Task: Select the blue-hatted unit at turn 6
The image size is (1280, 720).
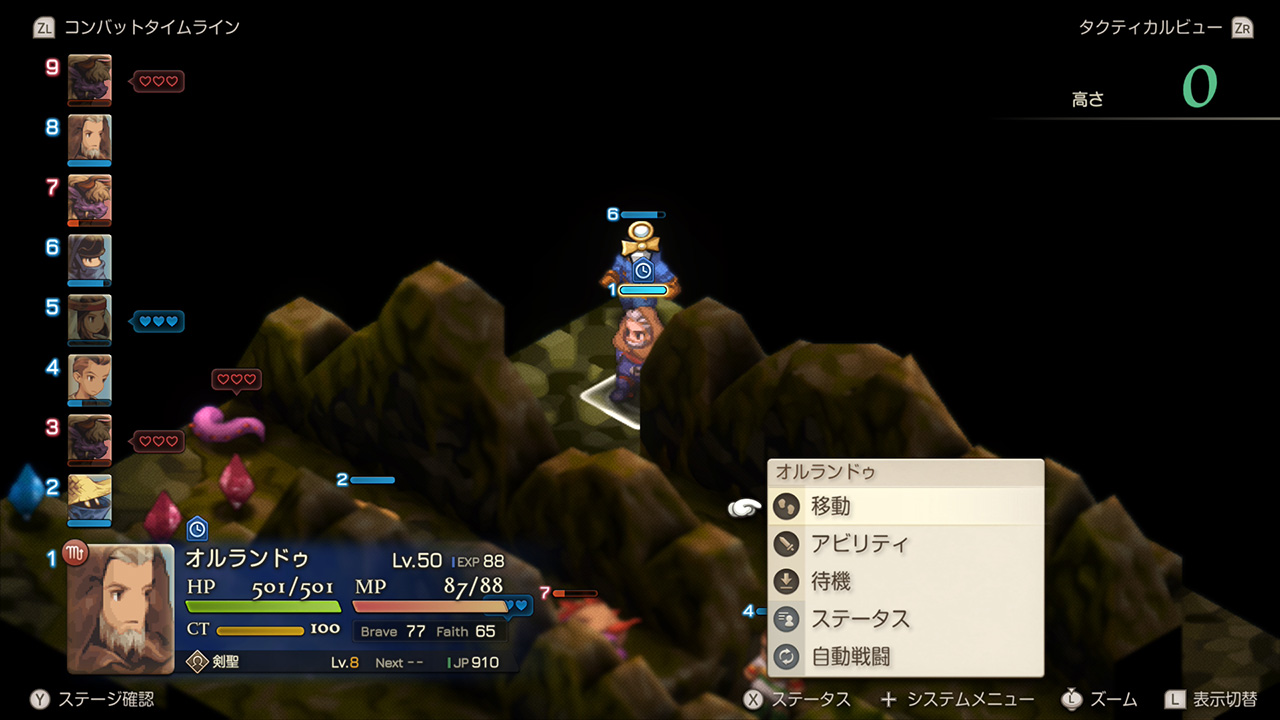Action: click(89, 258)
